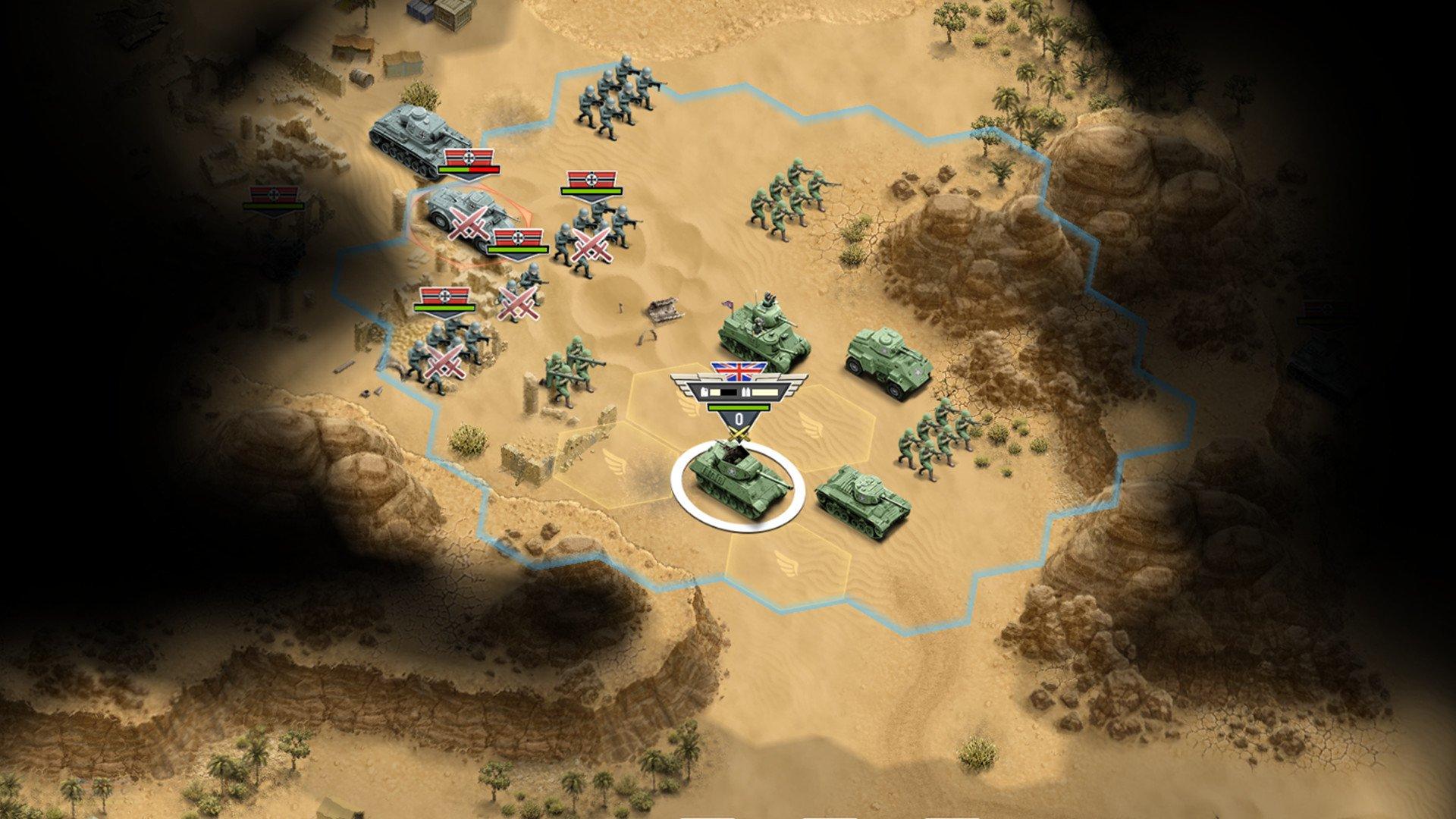Click the crossed-shells attack icon below the British badge
The width and height of the screenshot is (1456, 819).
click(x=738, y=433)
